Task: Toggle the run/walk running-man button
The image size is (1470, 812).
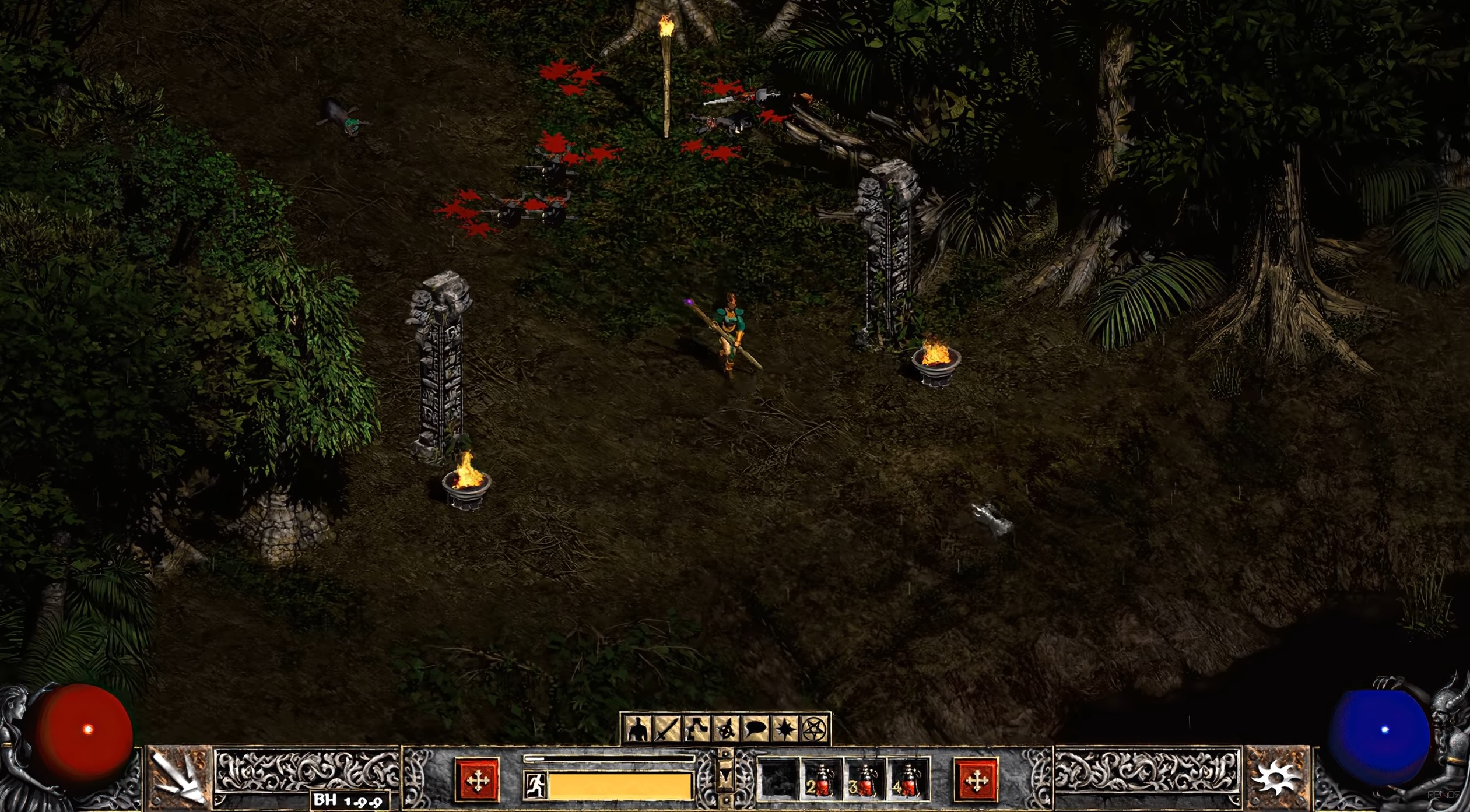Action: coord(535,785)
